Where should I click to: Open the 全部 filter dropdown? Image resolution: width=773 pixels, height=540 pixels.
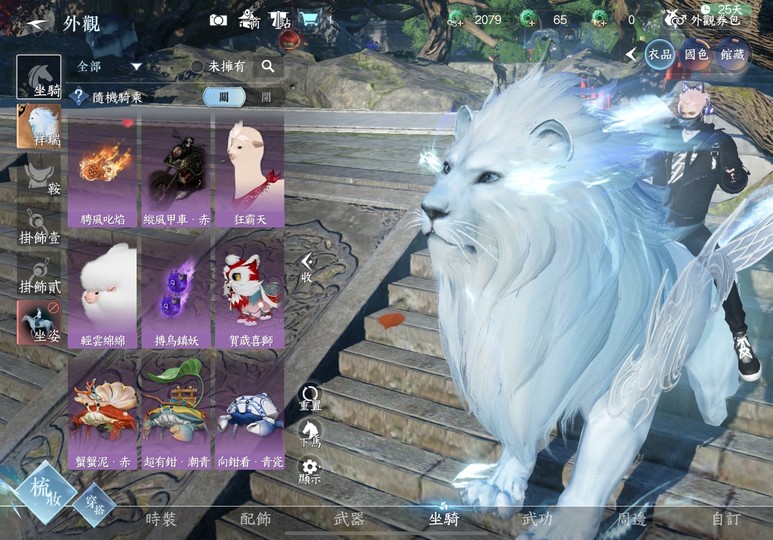pos(110,66)
